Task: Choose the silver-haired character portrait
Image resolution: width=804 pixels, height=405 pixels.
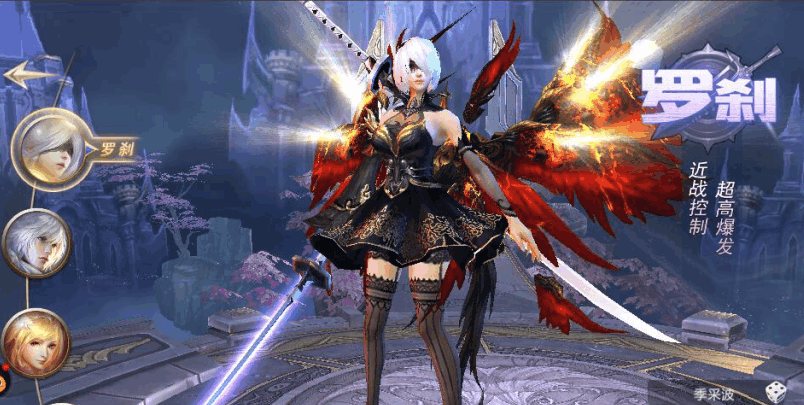Action: tap(36, 242)
